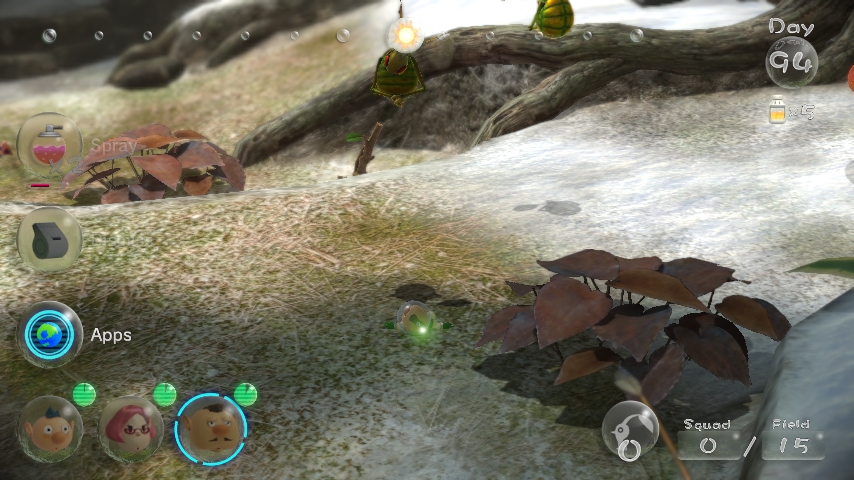Select Charlie's highlighted portrait
The image size is (854, 480).
click(211, 428)
